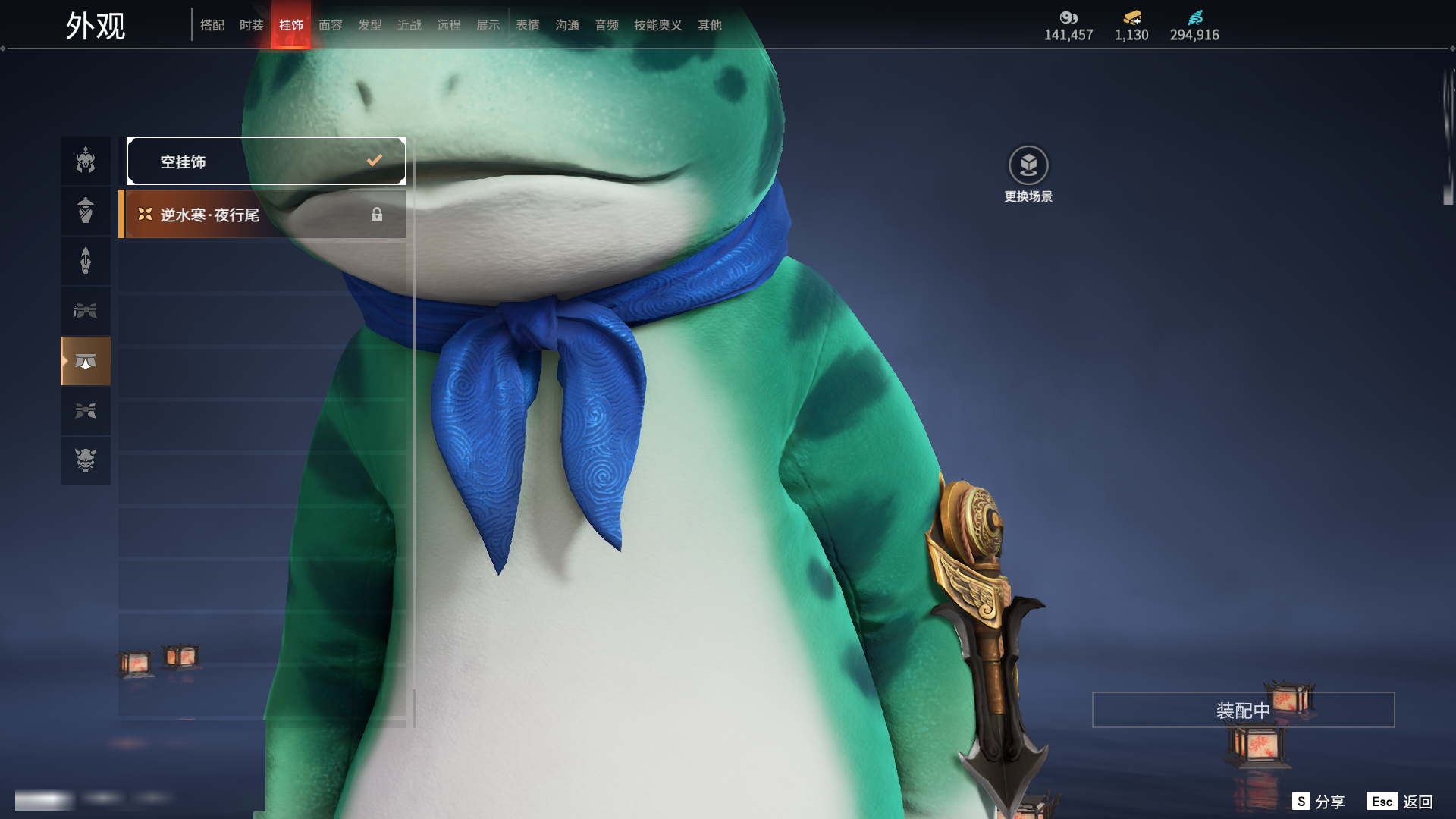The width and height of the screenshot is (1456, 819).
Task: Select the 挂饰 tab
Action: tap(291, 25)
